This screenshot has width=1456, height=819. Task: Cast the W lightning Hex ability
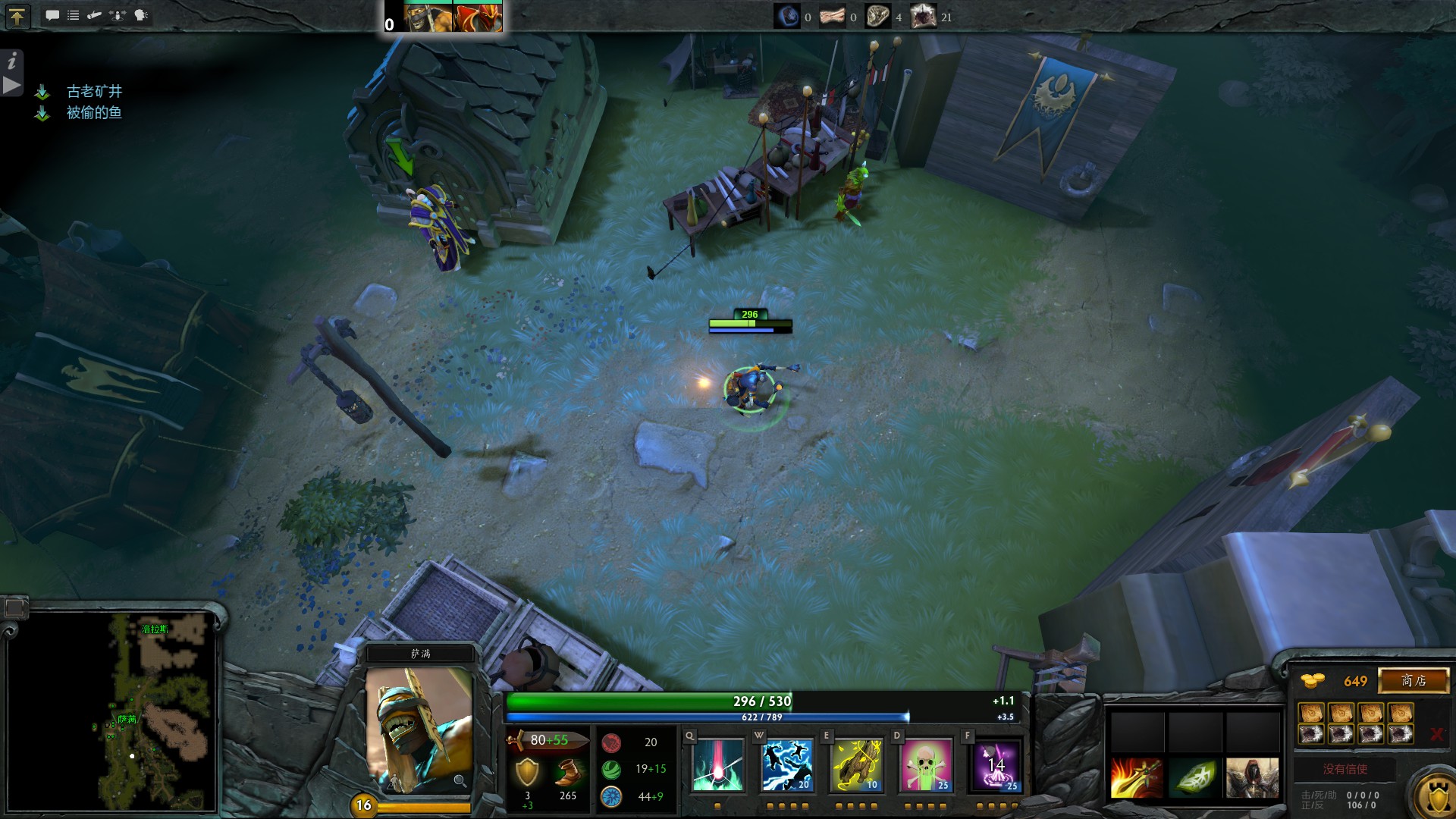[786, 764]
